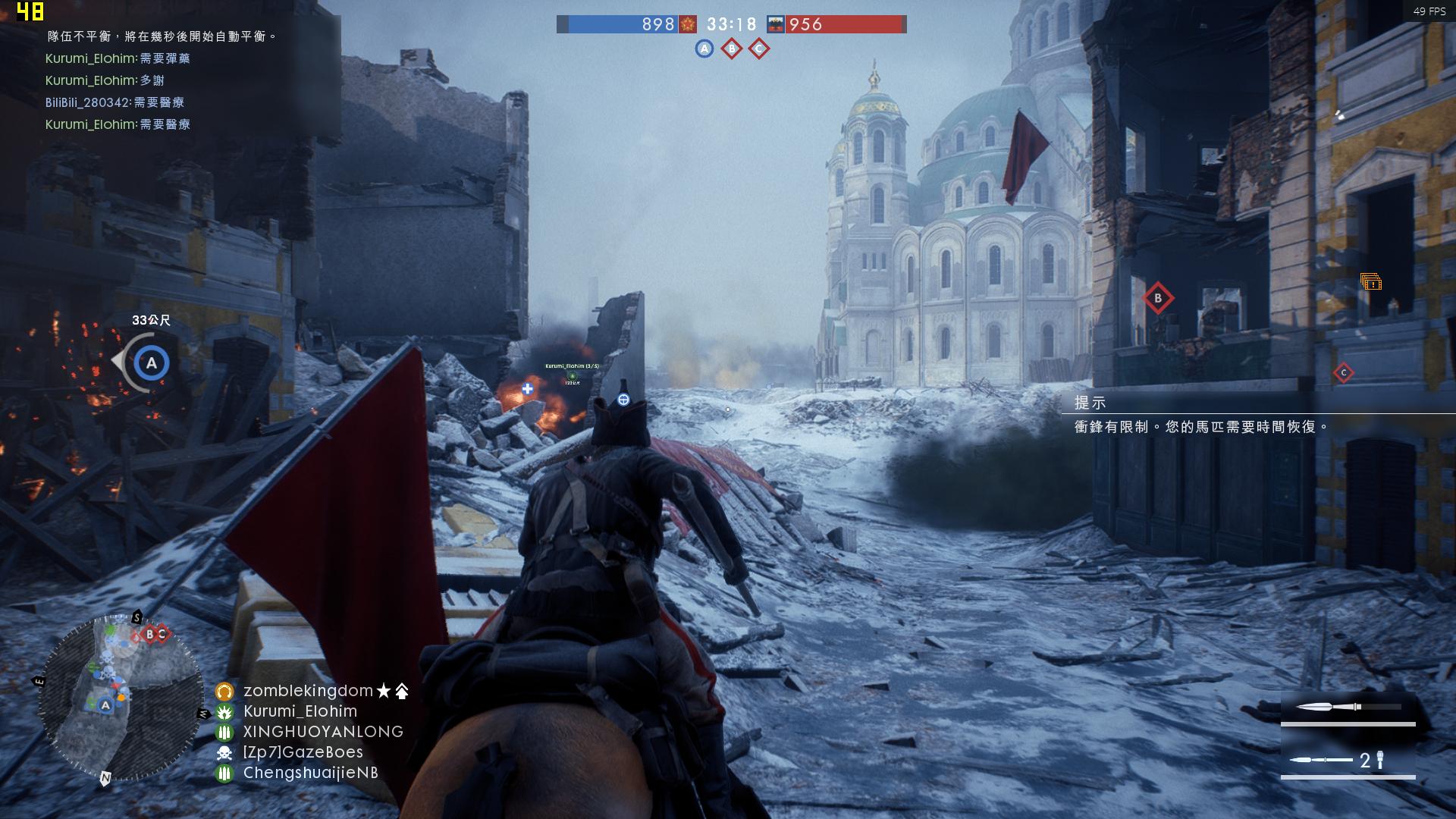Select the cavalry lance weapon slot
The height and width of the screenshot is (819, 1456).
(1348, 708)
